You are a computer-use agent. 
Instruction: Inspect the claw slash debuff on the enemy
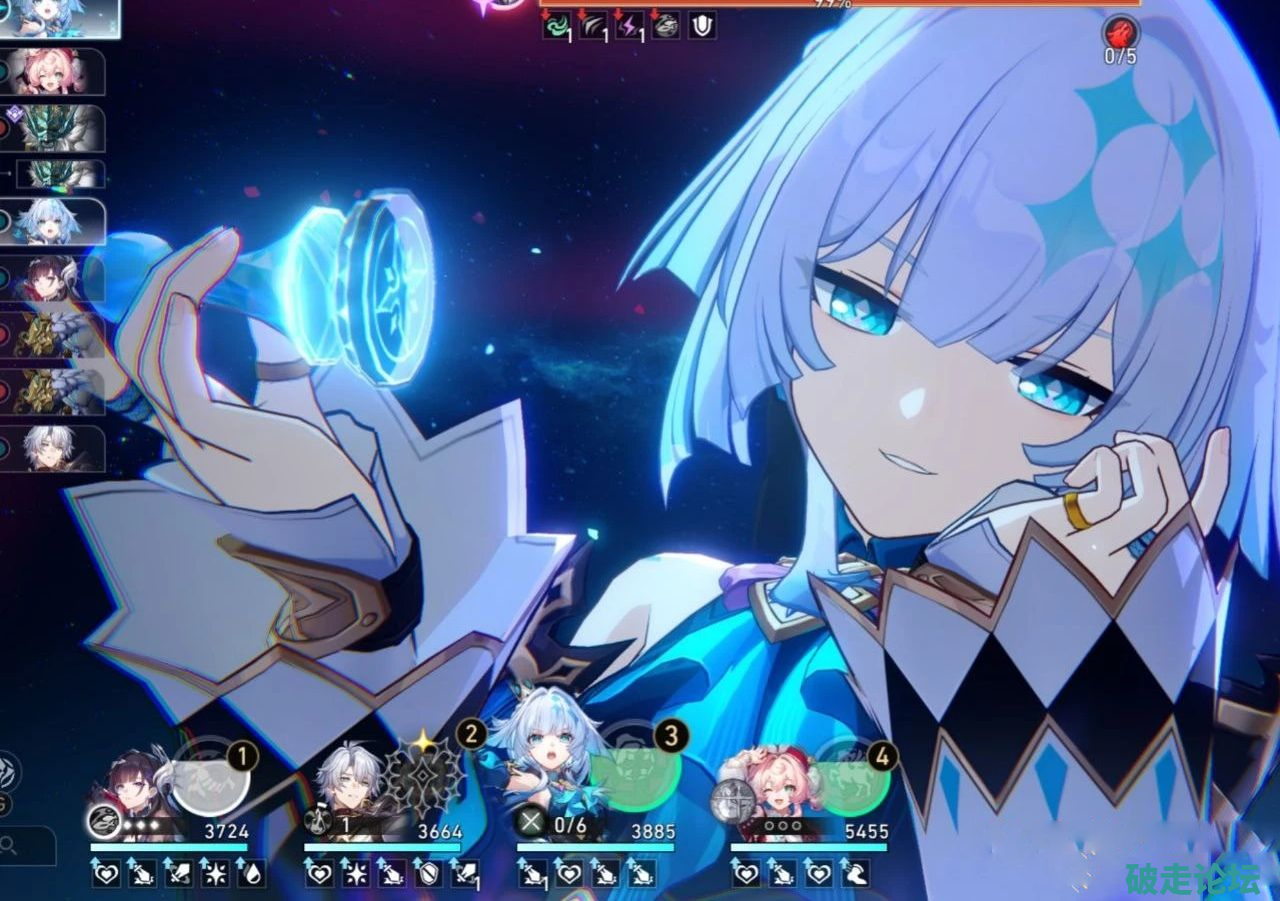point(593,26)
